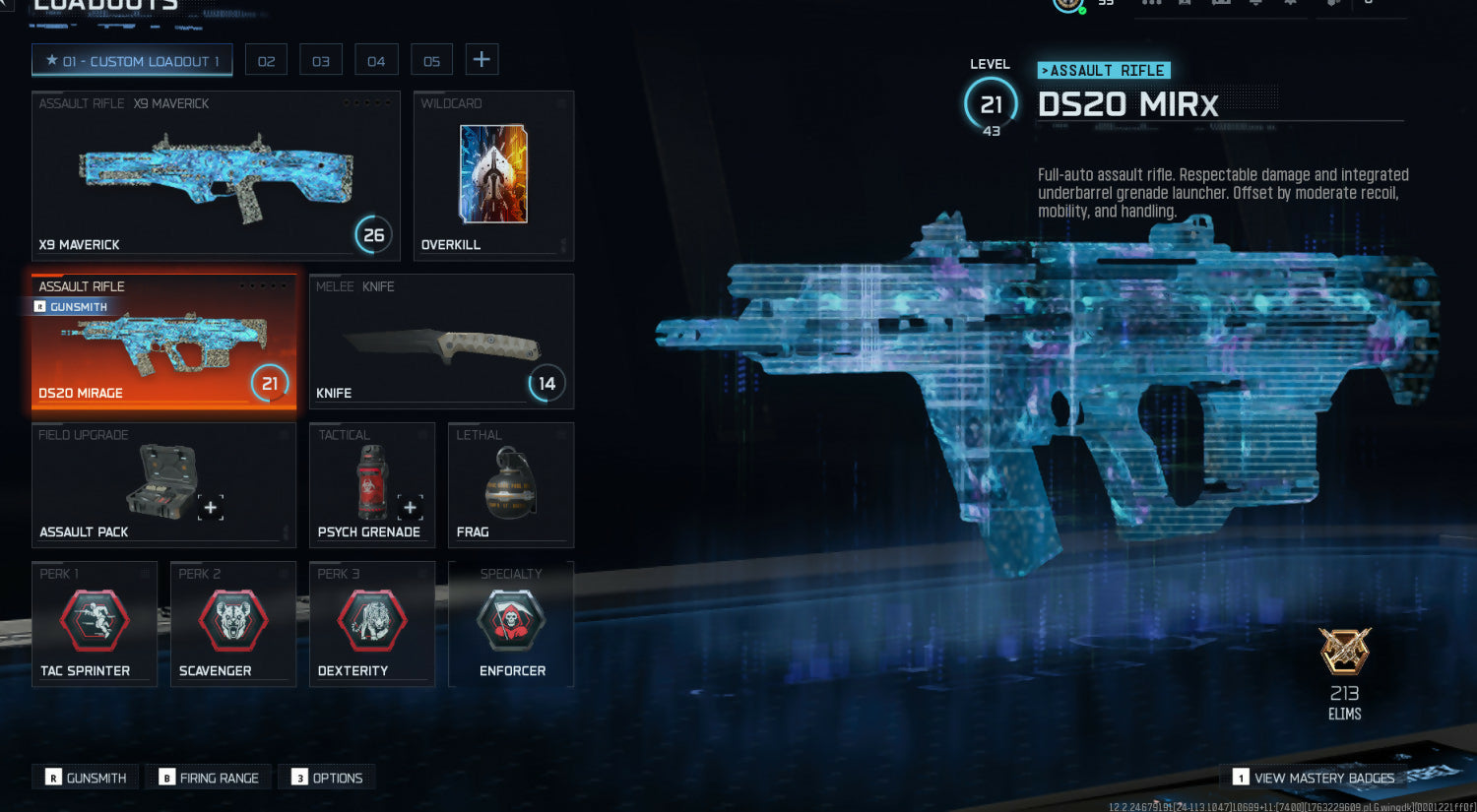View Mastery Badges
1477x812 pixels.
pyautogui.click(x=1314, y=778)
